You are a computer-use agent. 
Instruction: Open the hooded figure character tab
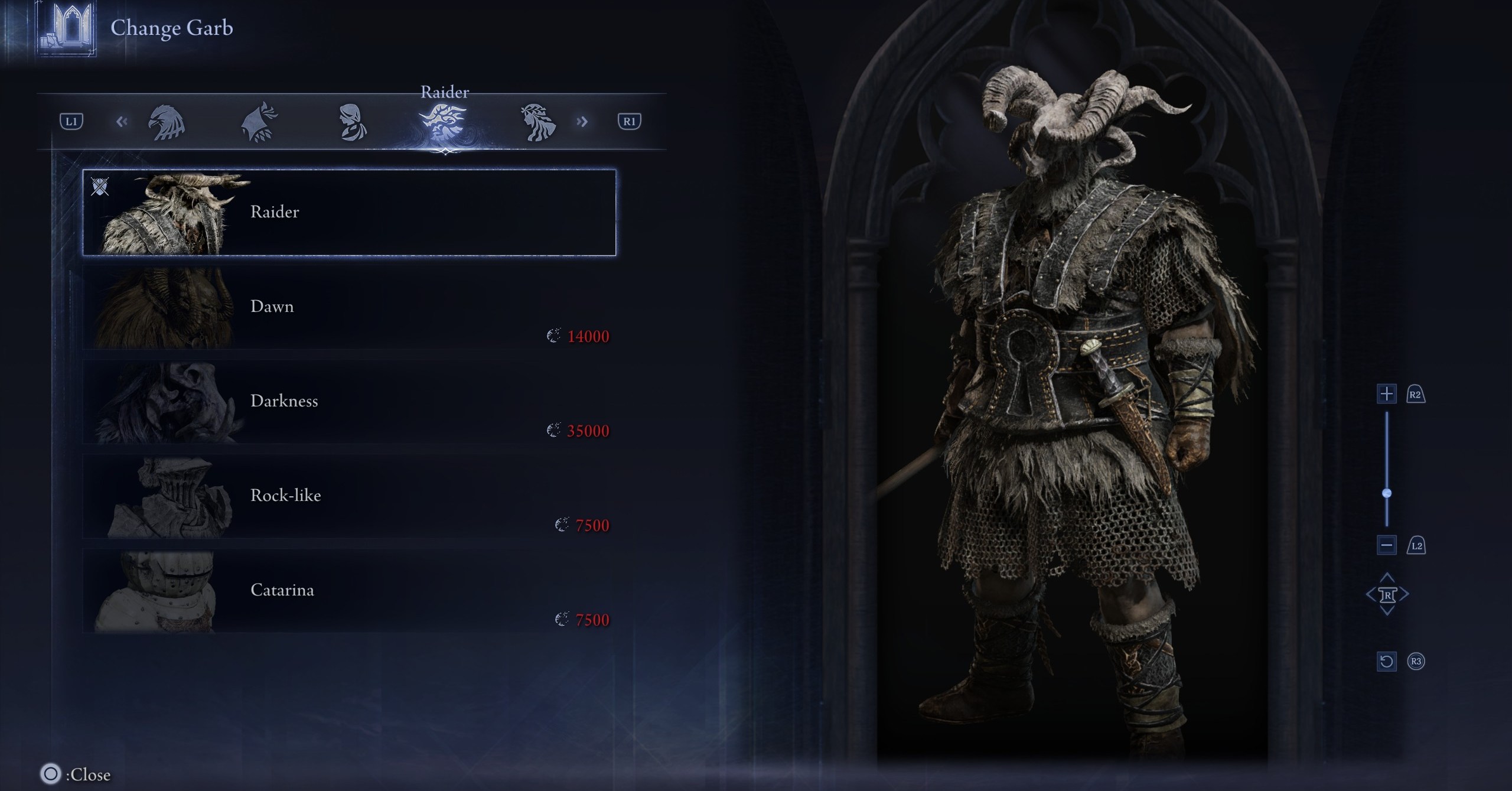258,123
